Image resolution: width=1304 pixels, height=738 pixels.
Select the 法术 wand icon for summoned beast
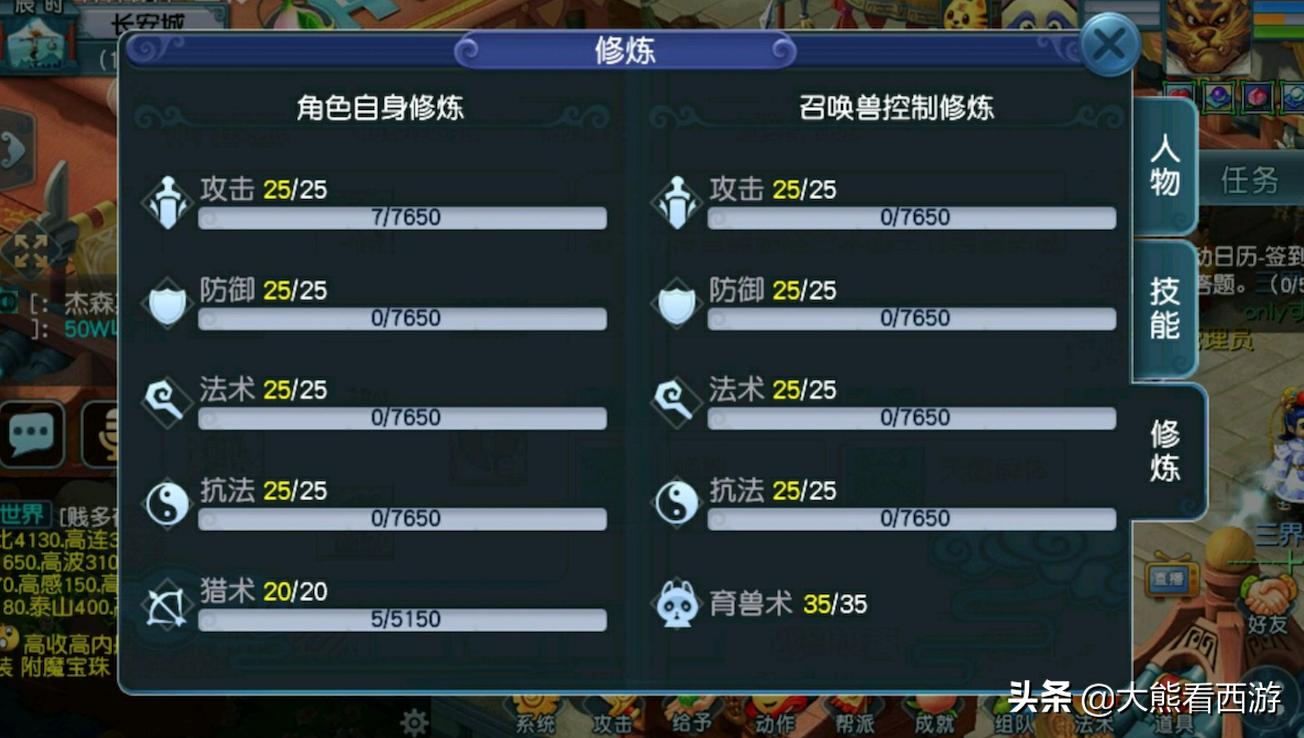tap(675, 403)
